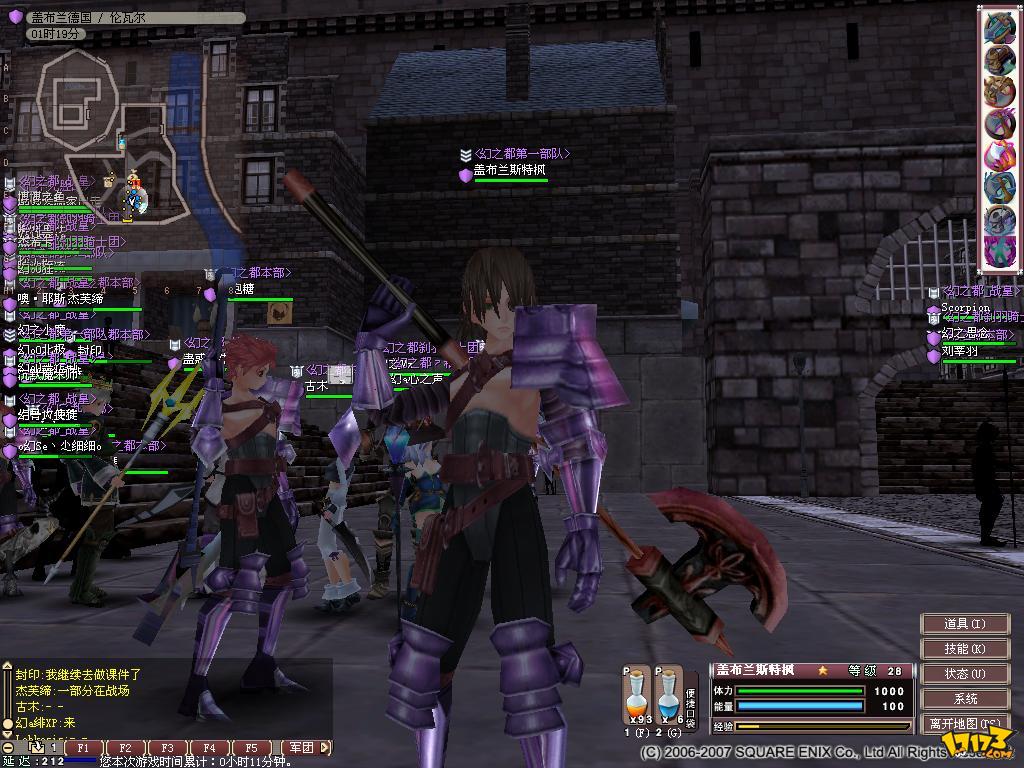Activate the purple-flame humanoid skill icon
The image size is (1024, 768).
click(x=1000, y=250)
